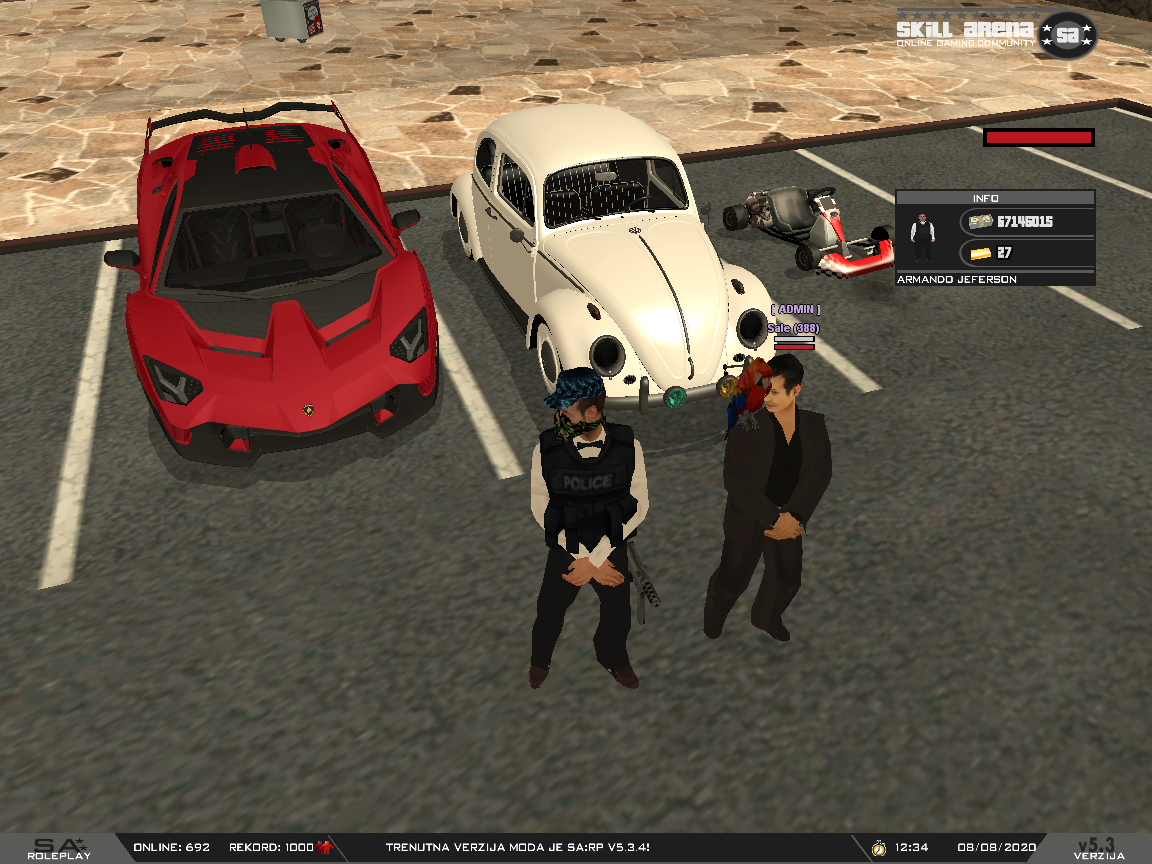Click the v5.3 Verzija badge
This screenshot has height=864, width=1152.
tap(1099, 849)
